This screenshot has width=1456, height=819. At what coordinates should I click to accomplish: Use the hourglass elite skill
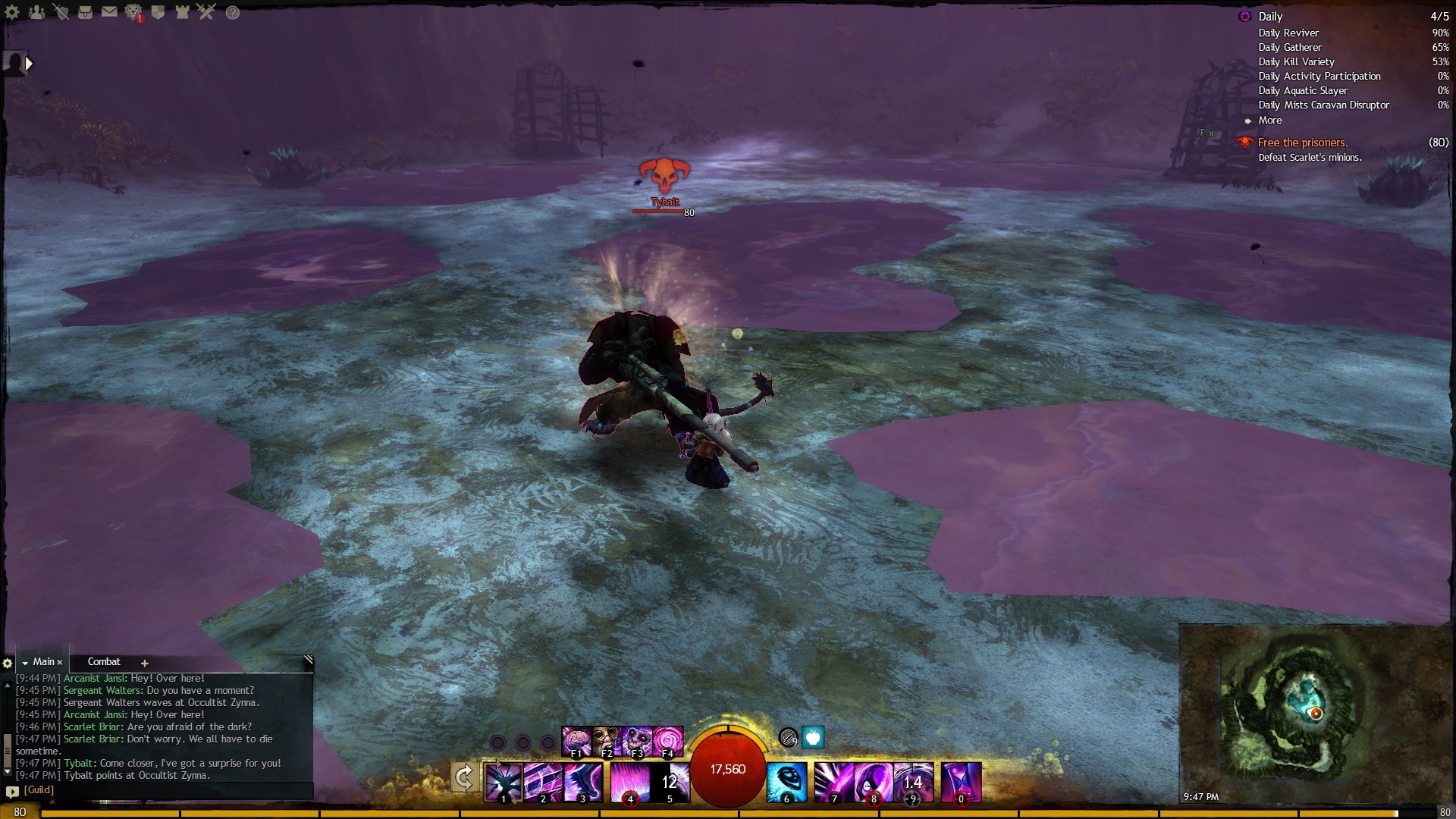961,783
